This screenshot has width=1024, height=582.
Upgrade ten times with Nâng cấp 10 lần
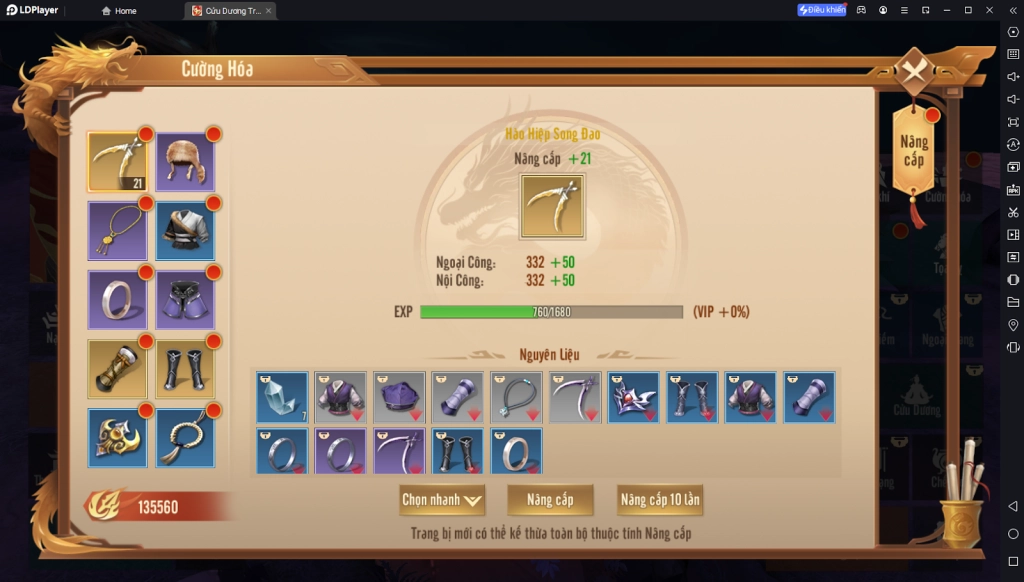660,499
